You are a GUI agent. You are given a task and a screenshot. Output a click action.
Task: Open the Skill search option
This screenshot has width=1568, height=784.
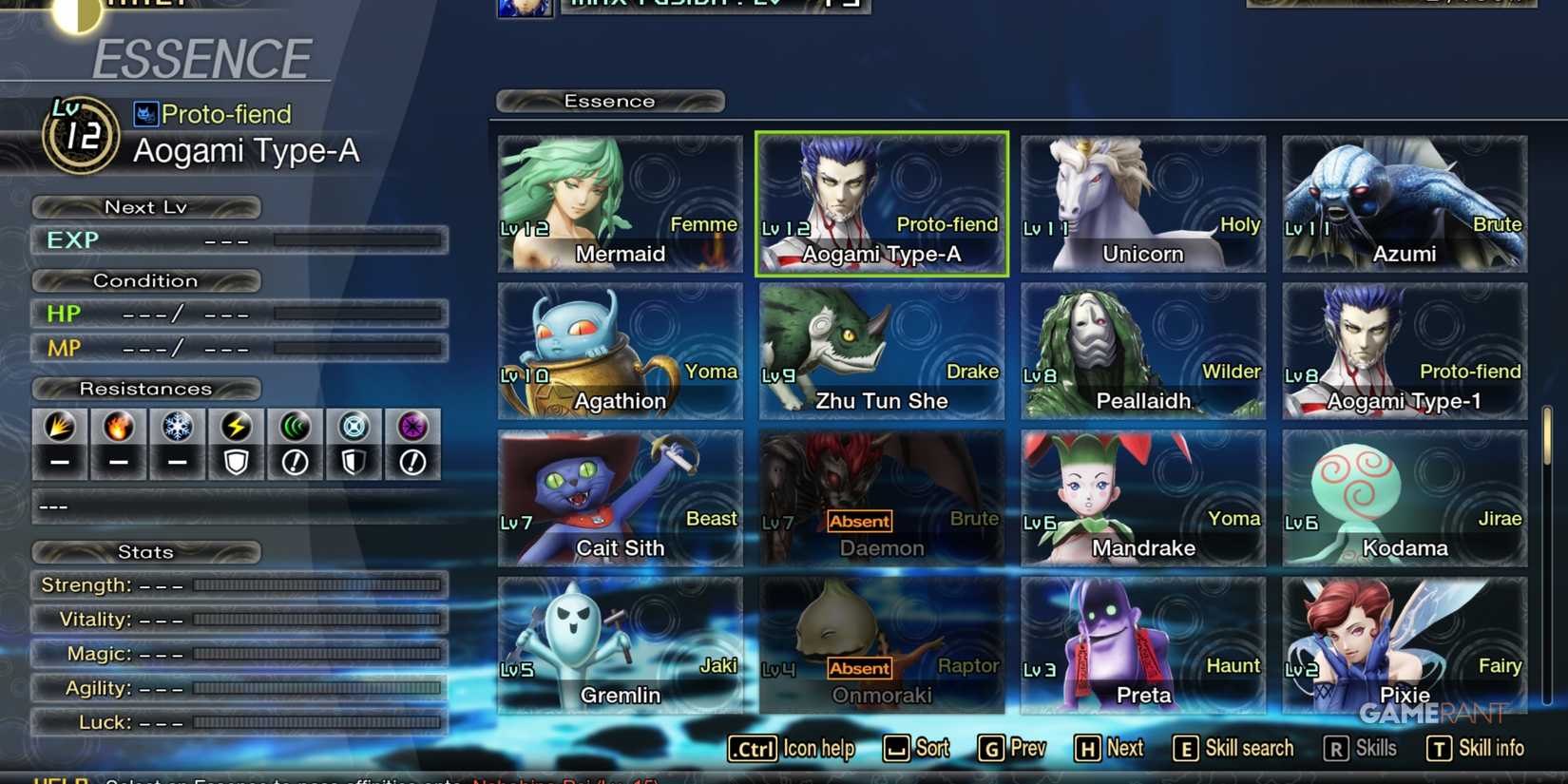(1233, 749)
